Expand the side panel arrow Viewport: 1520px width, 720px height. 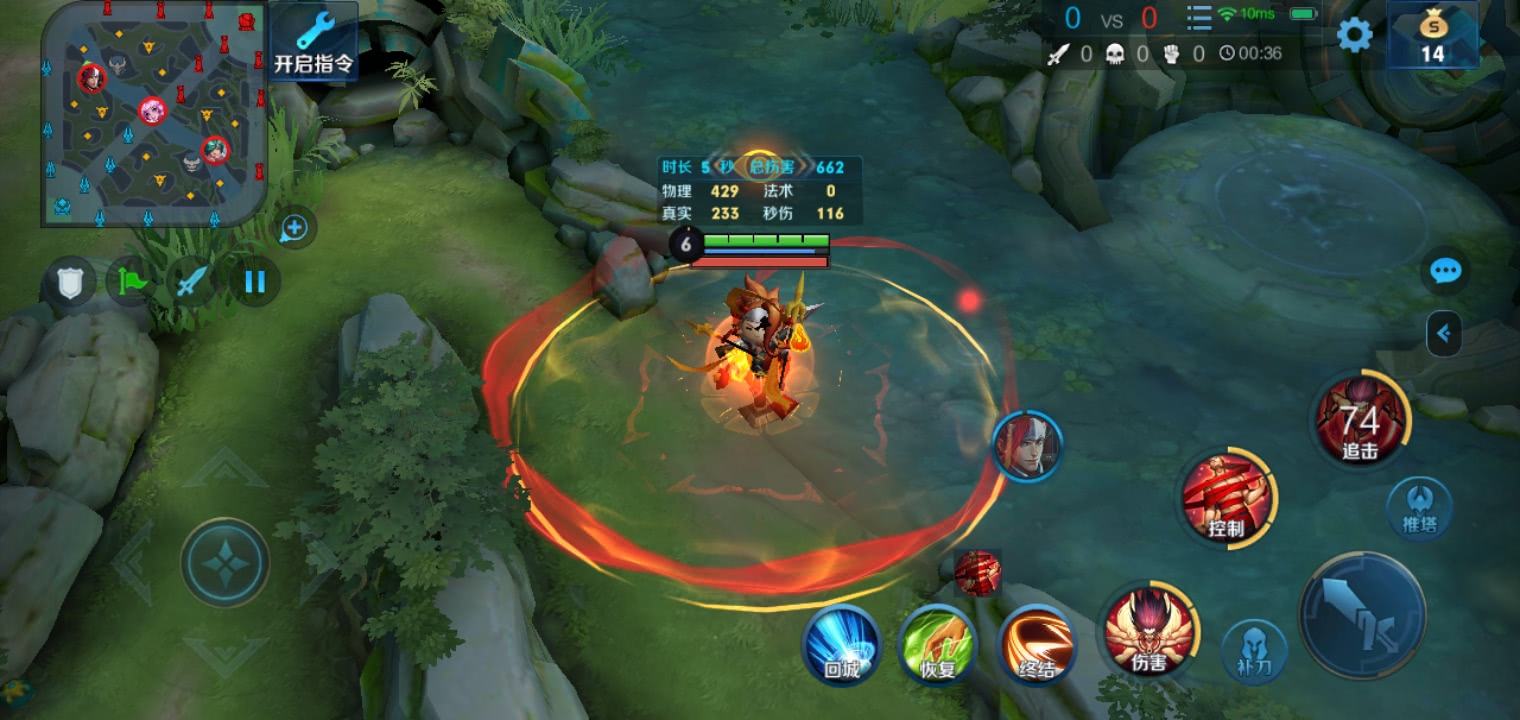point(1444,334)
